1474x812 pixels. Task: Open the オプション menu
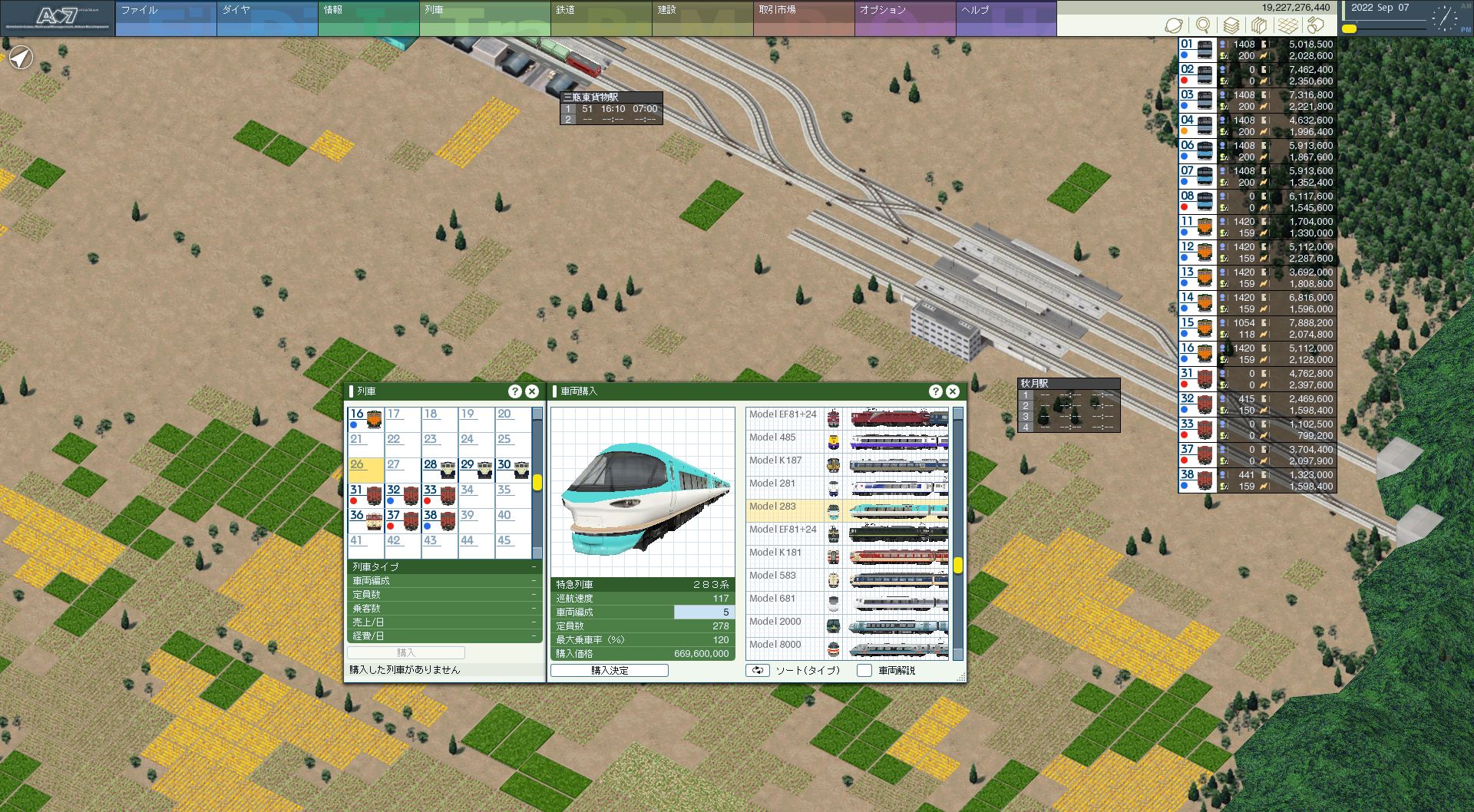904,18
